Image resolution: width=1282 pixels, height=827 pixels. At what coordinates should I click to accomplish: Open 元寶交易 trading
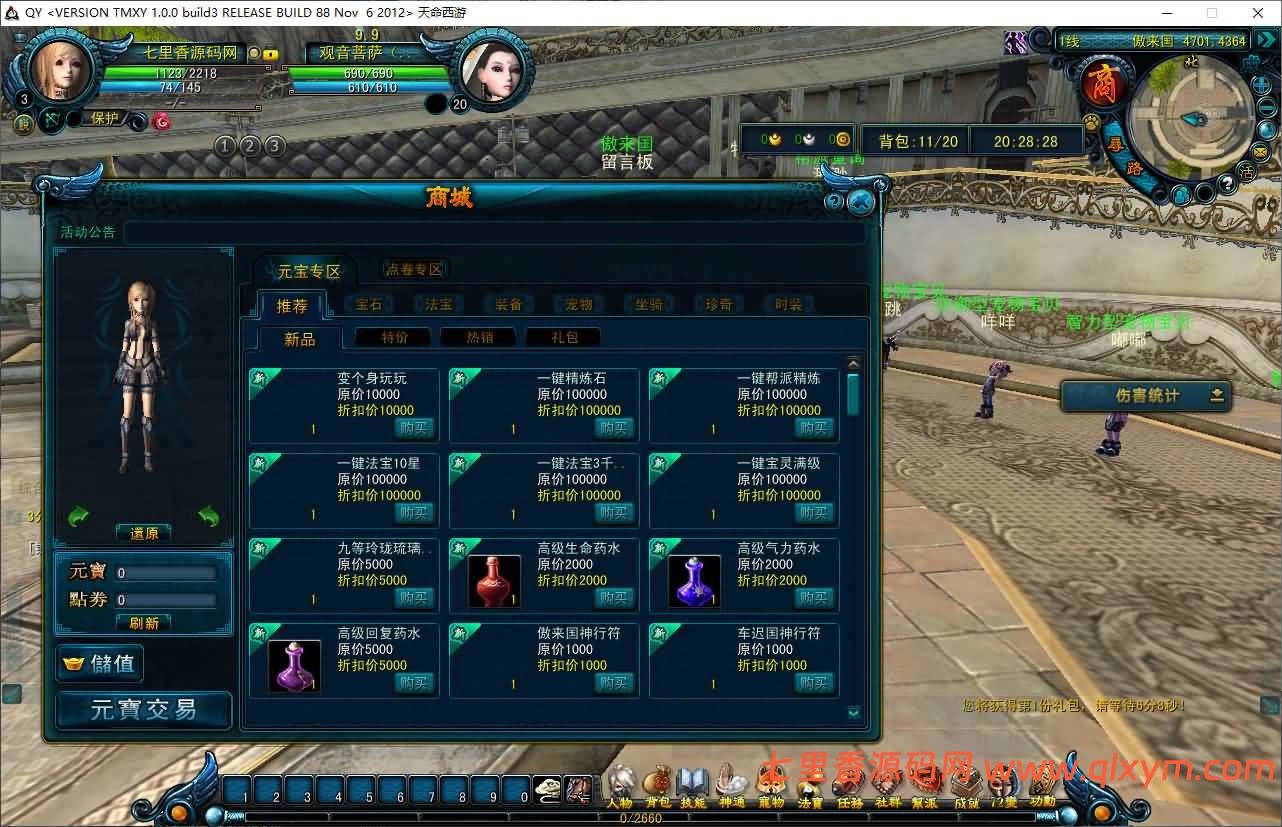(144, 710)
